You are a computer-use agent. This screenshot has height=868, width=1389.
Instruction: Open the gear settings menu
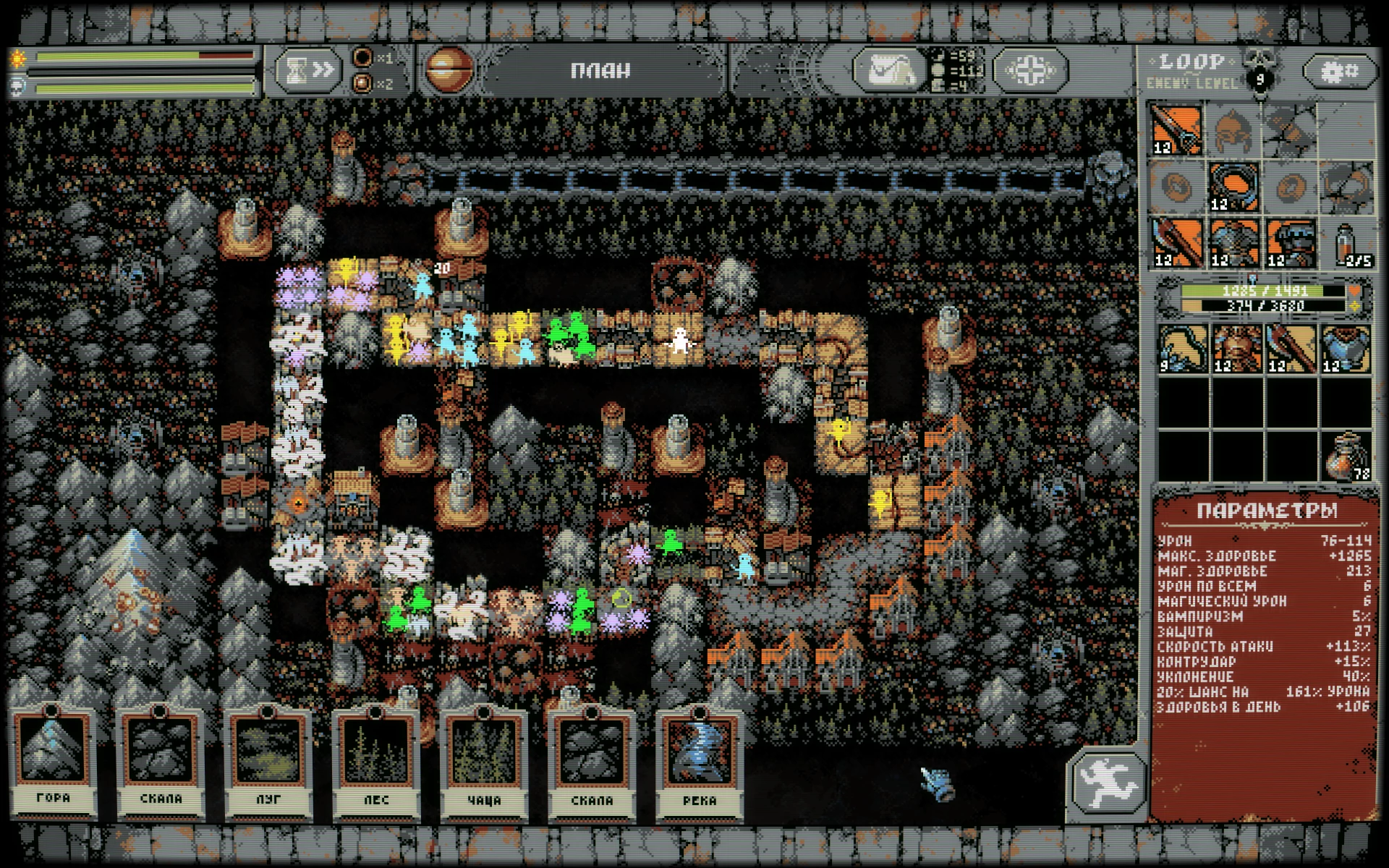tap(1339, 71)
